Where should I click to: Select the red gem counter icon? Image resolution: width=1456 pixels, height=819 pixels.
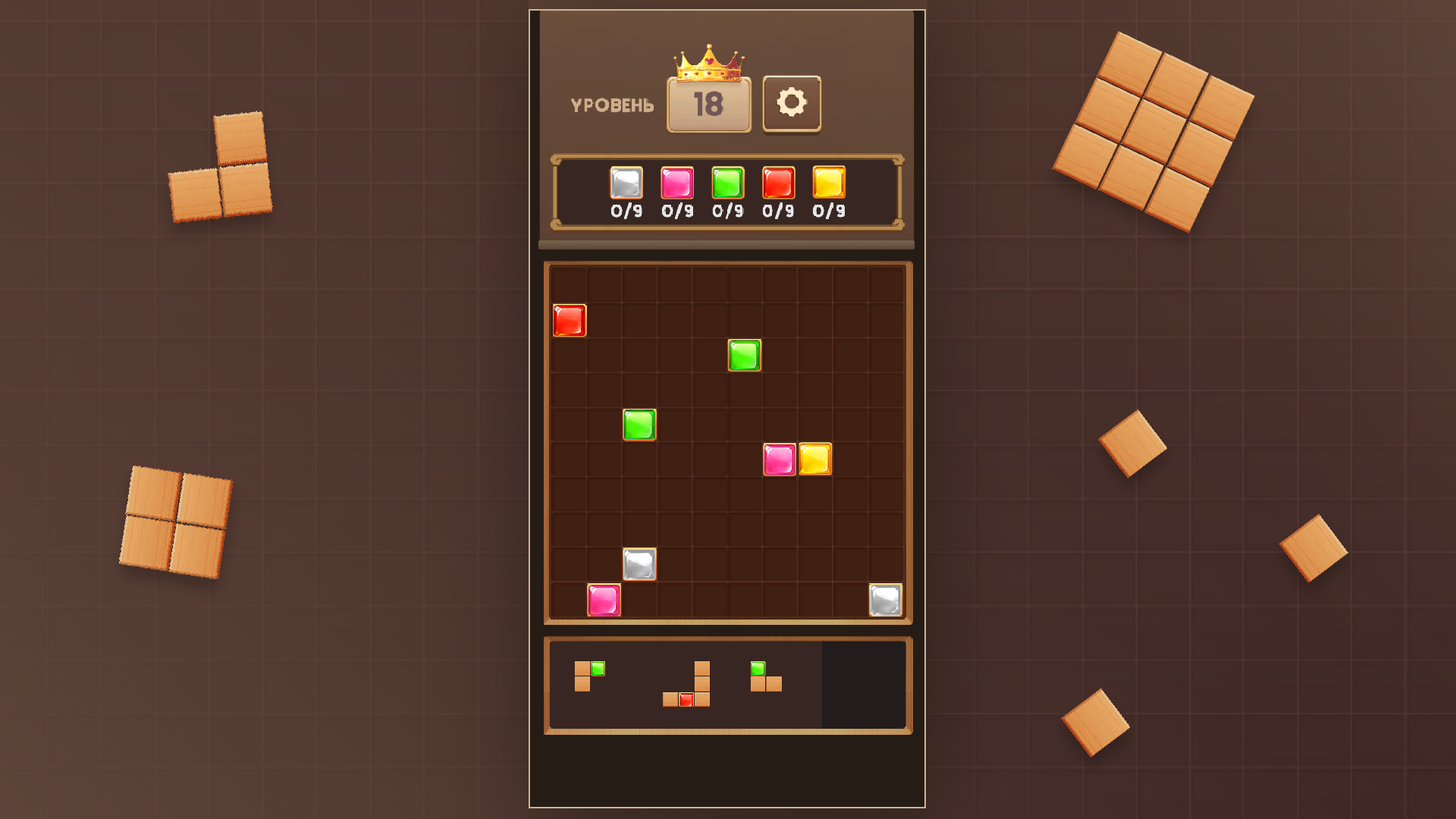pos(777,183)
